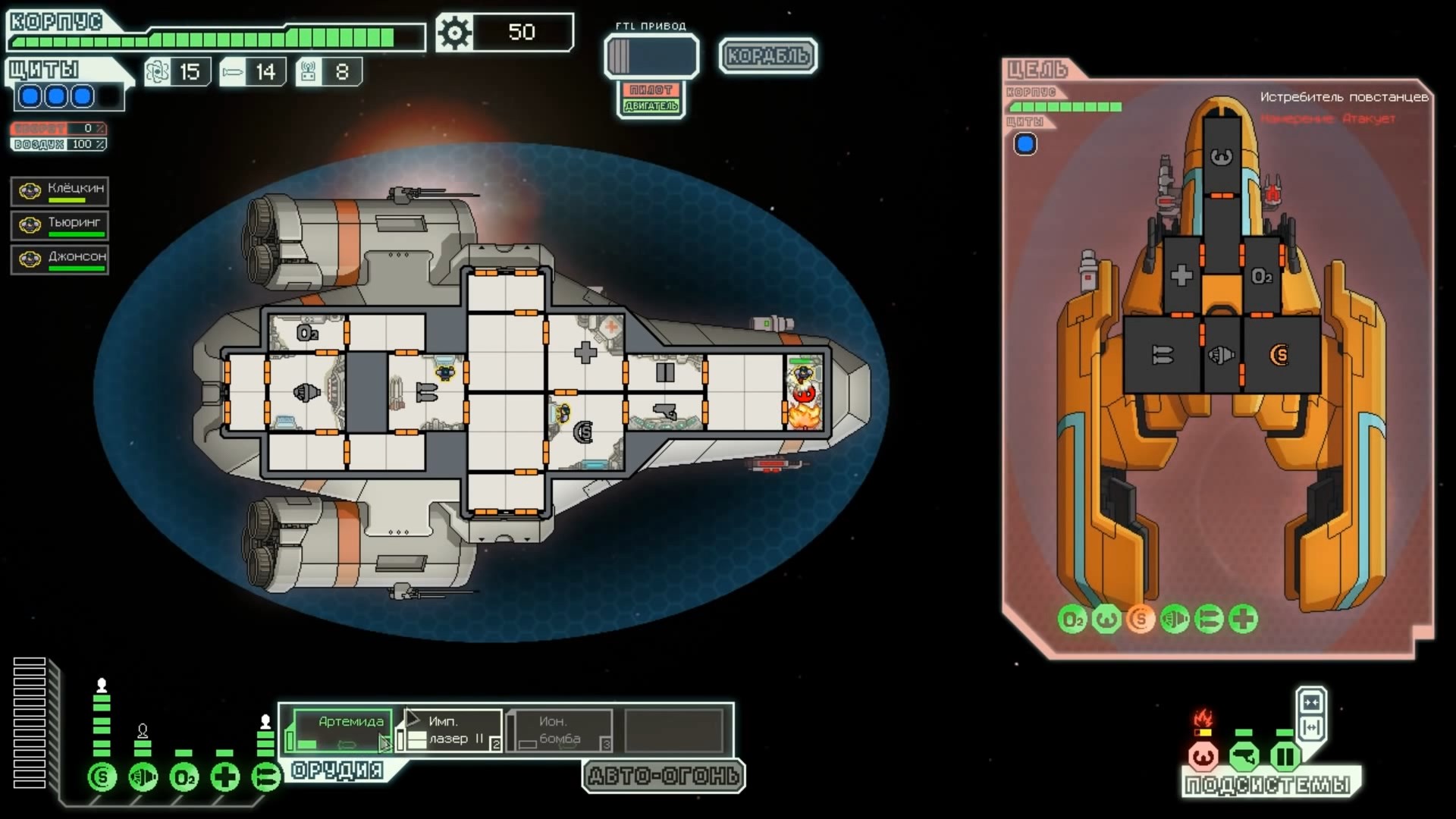The image size is (1456, 819).
Task: Power the medbay cross system icon
Action: point(224,777)
